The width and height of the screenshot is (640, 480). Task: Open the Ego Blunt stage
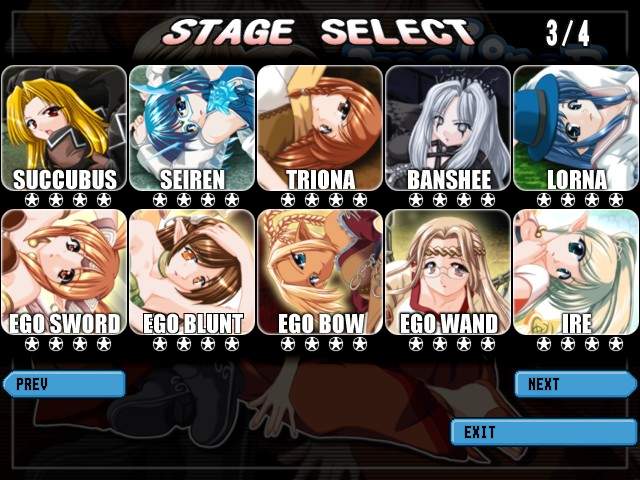pyautogui.click(x=192, y=272)
